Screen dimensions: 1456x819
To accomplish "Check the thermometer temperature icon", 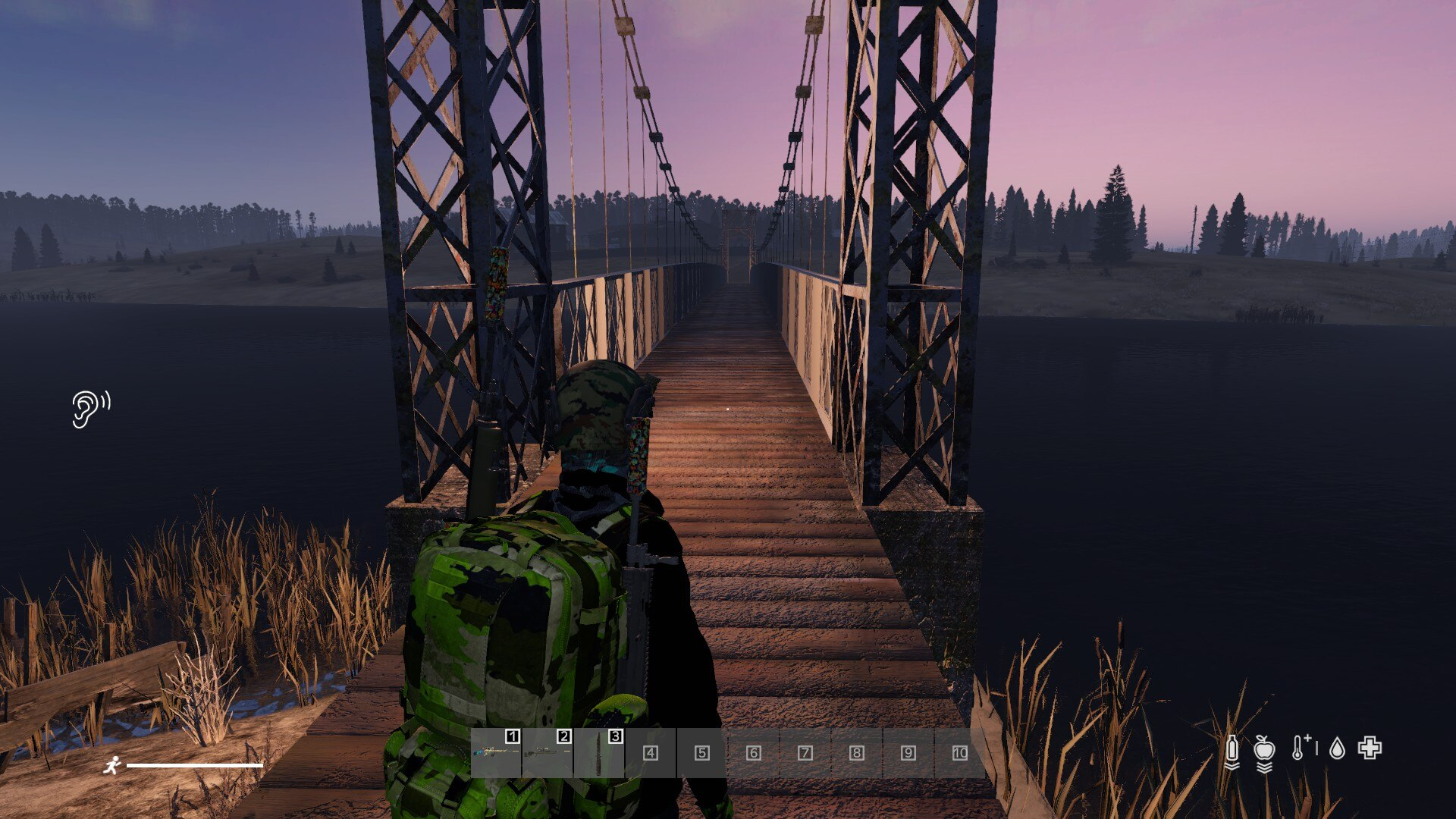I will pos(1300,748).
